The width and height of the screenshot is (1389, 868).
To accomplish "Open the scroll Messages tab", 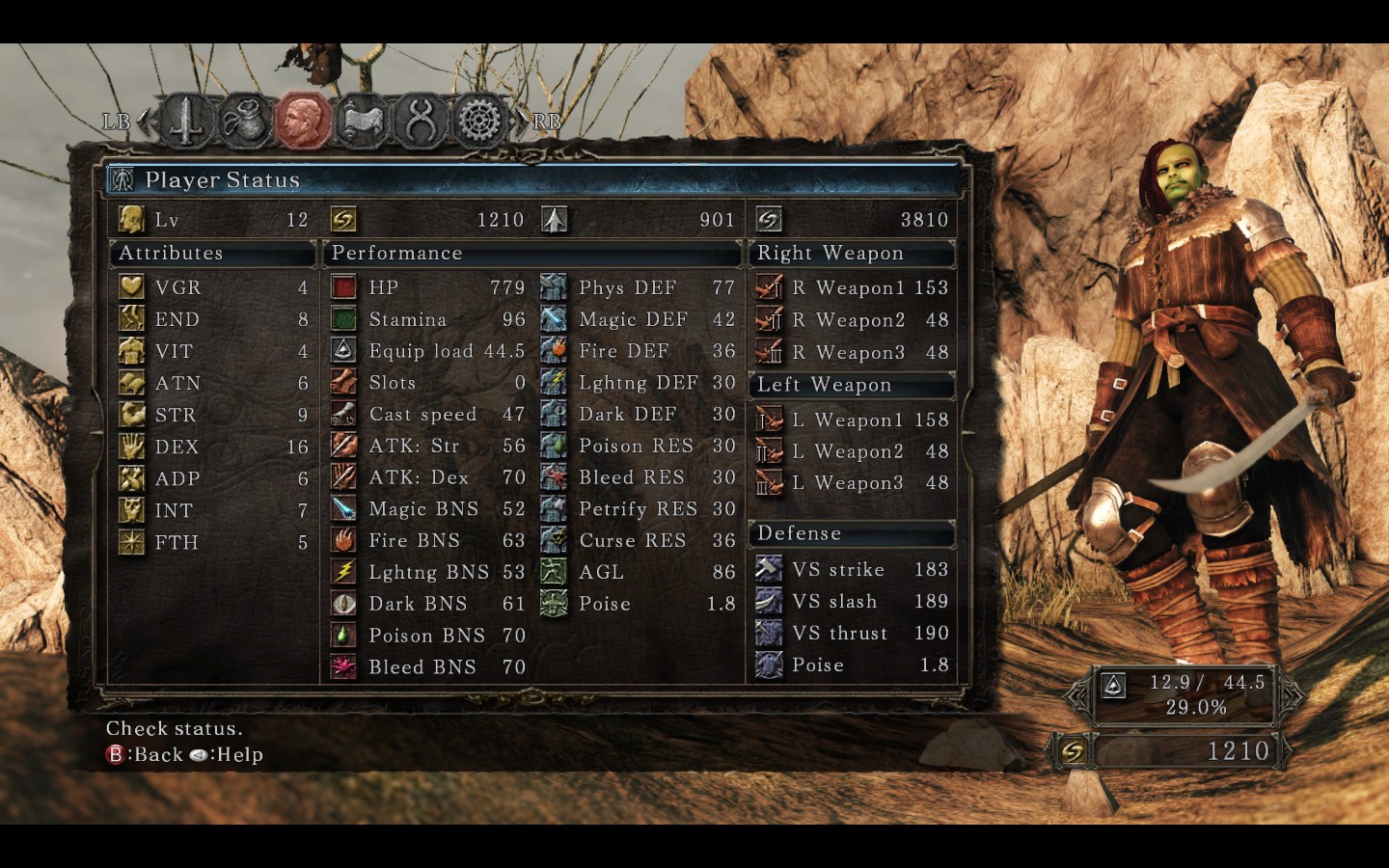I will click(x=363, y=122).
